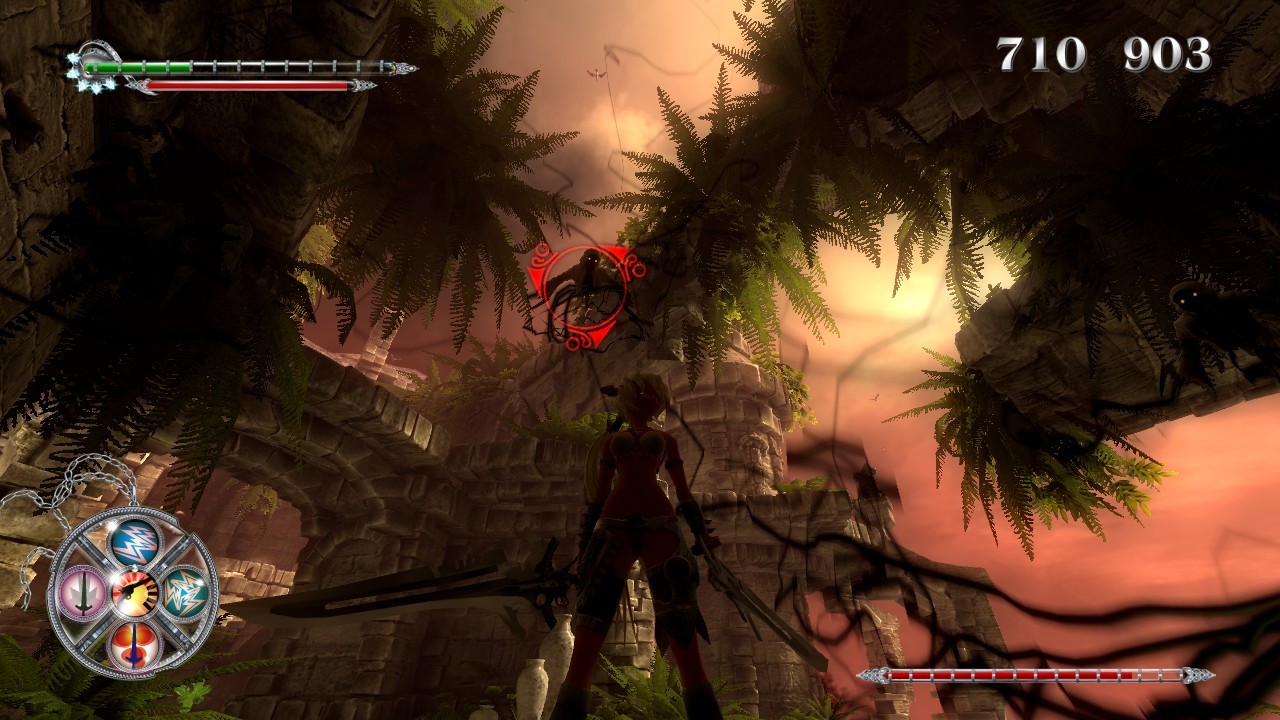Pick the teal crossed lightning ability

tap(186, 593)
